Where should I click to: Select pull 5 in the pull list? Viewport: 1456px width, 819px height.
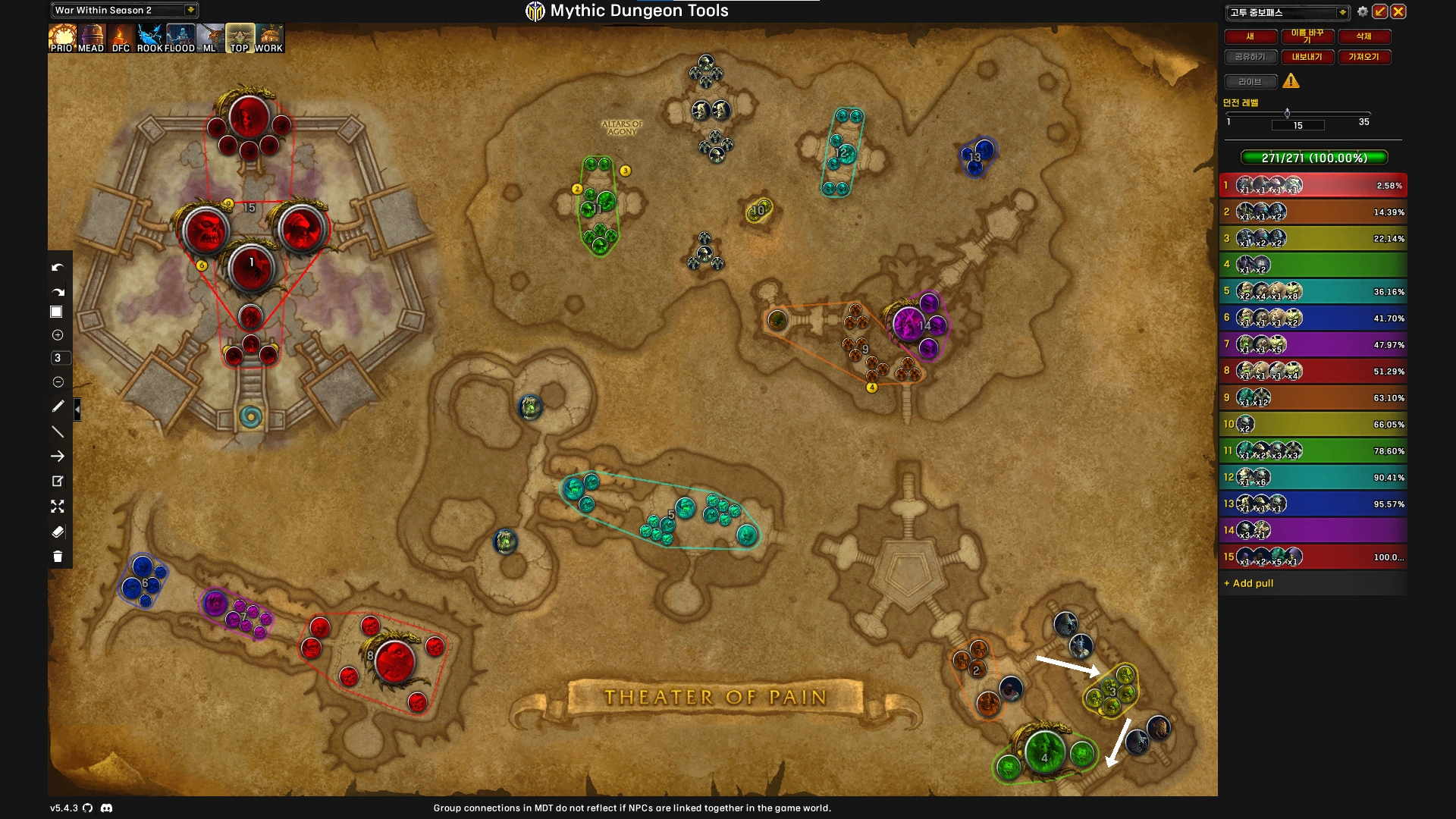1313,291
